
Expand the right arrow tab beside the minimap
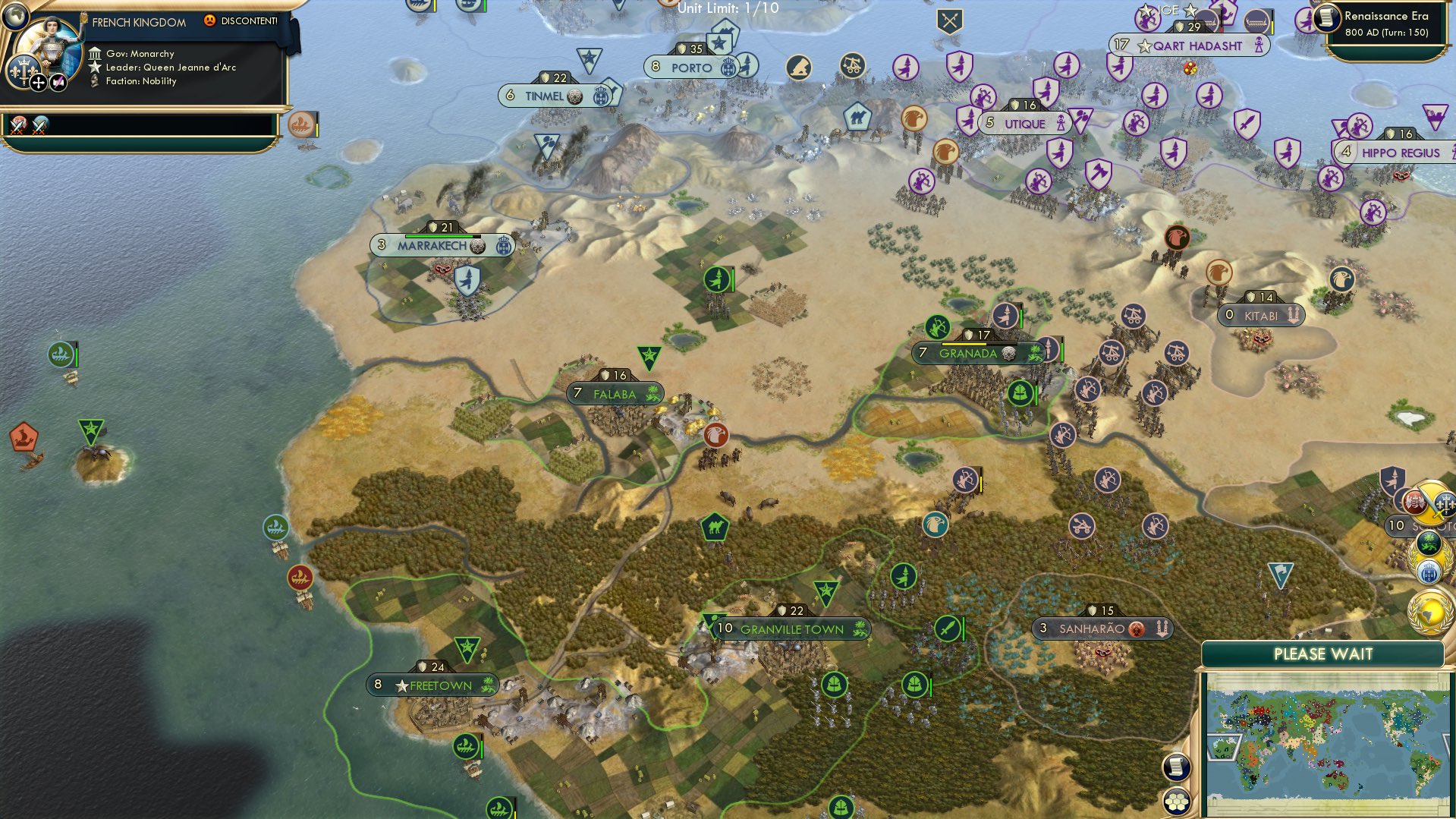point(1448,747)
